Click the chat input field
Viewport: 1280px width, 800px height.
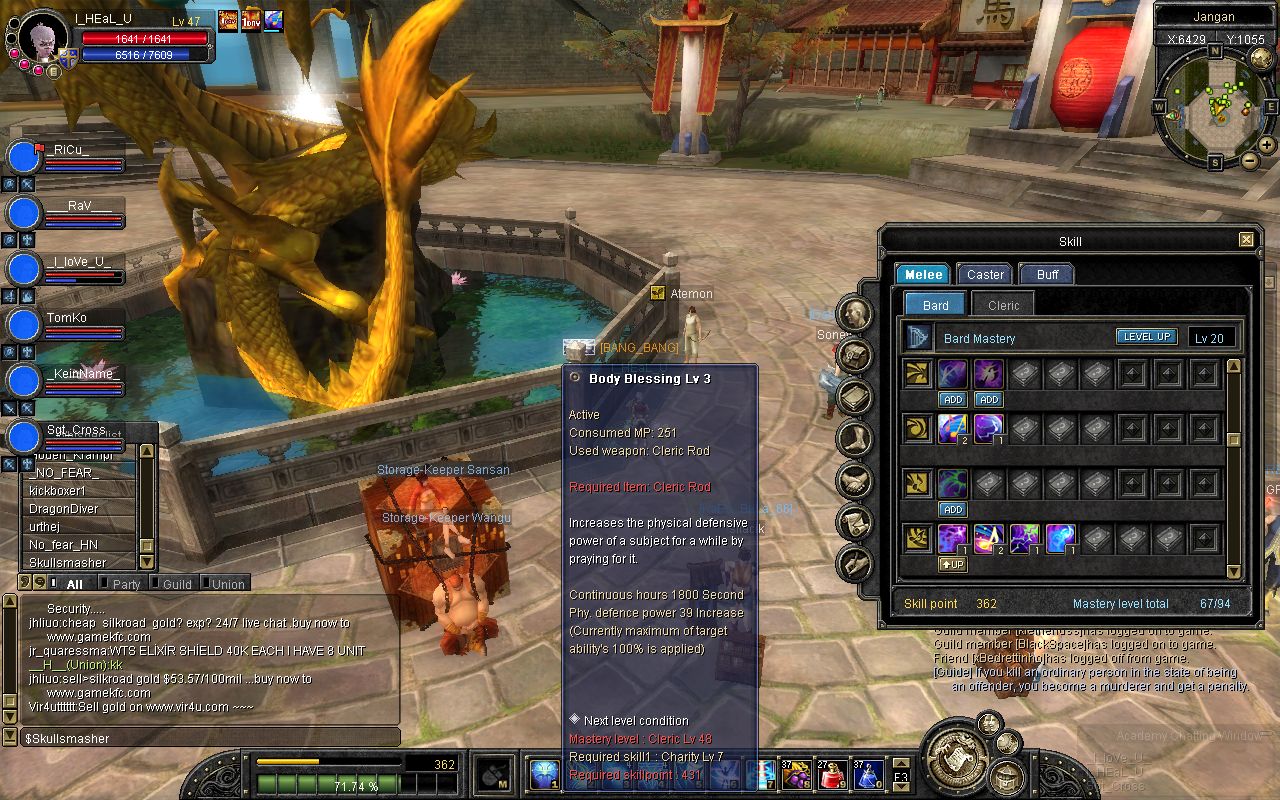[x=210, y=738]
